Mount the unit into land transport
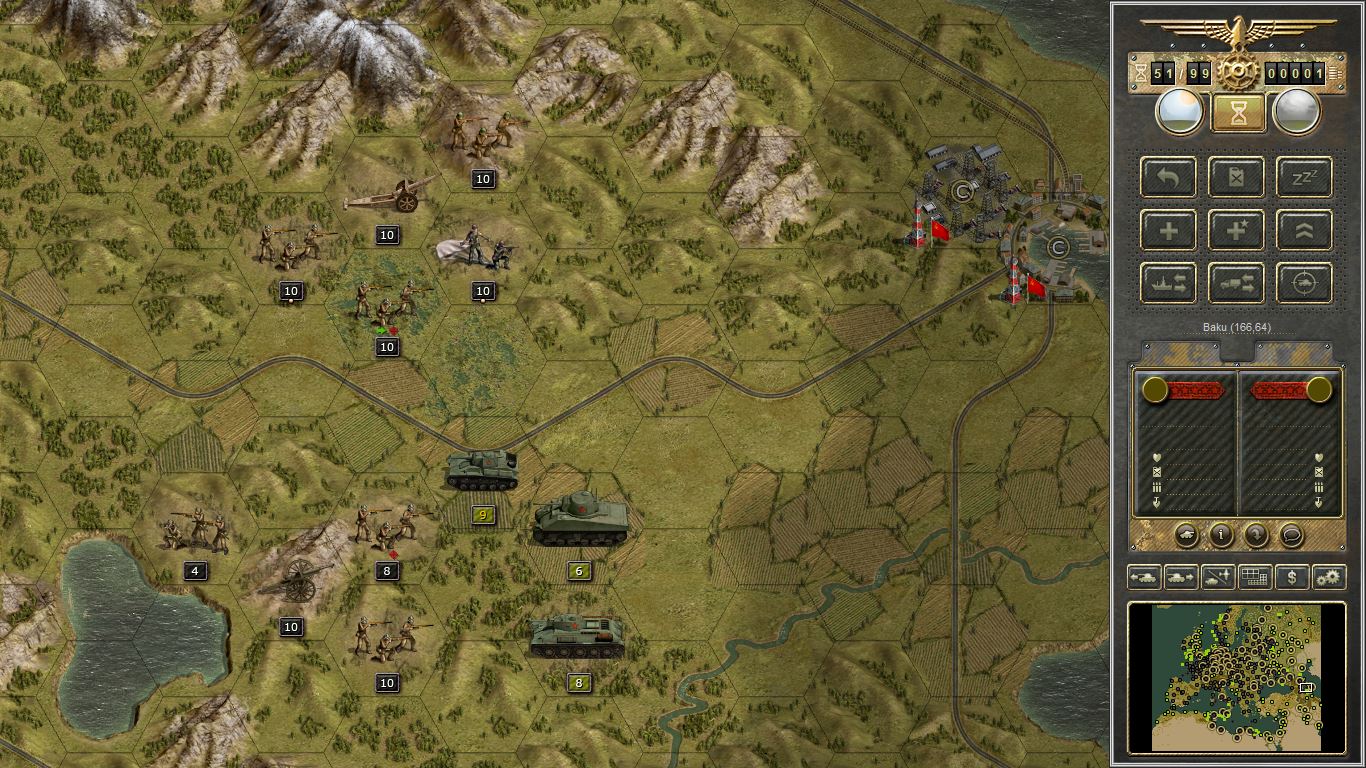The image size is (1366, 768). [x=1236, y=283]
